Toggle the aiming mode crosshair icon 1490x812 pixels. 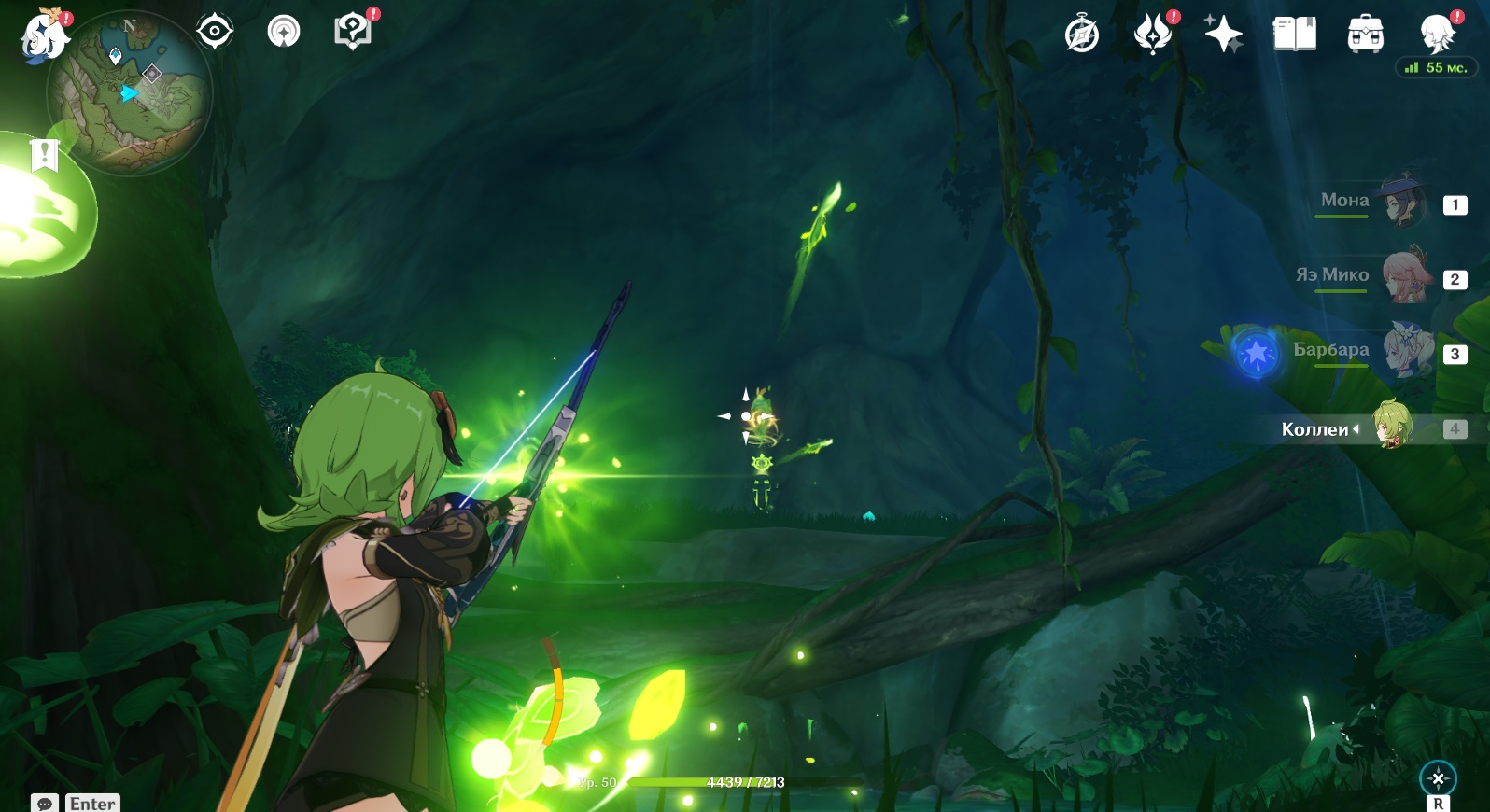[1438, 778]
